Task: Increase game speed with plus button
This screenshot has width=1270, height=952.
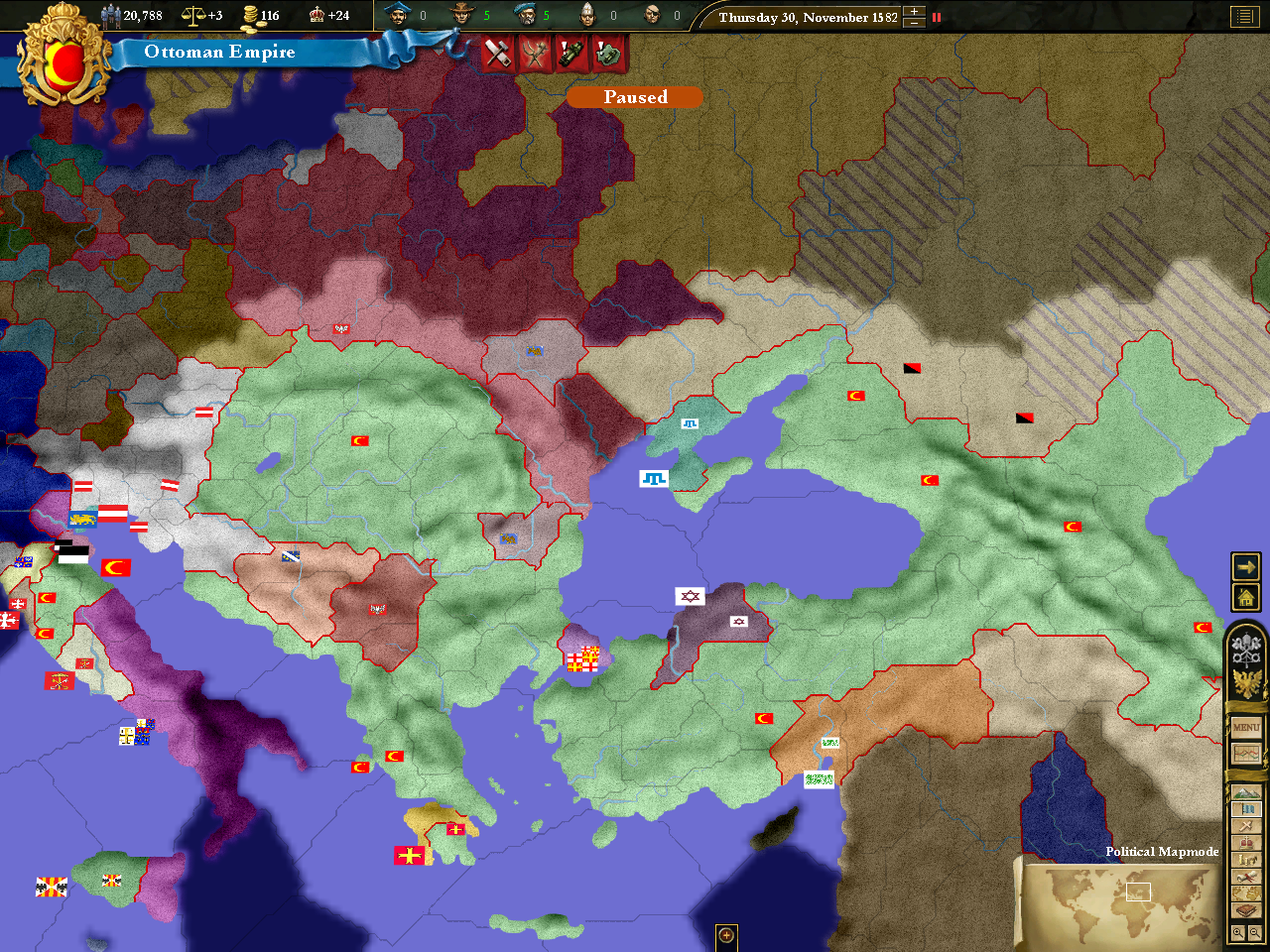Action: [x=914, y=12]
